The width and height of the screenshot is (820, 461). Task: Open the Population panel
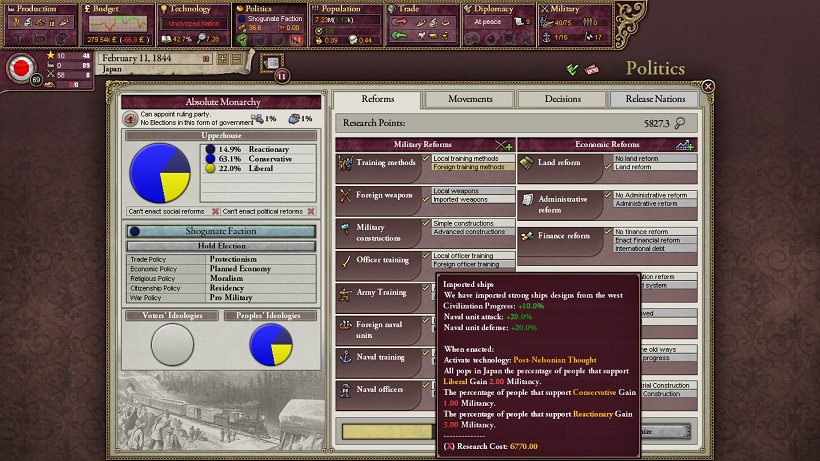click(344, 9)
